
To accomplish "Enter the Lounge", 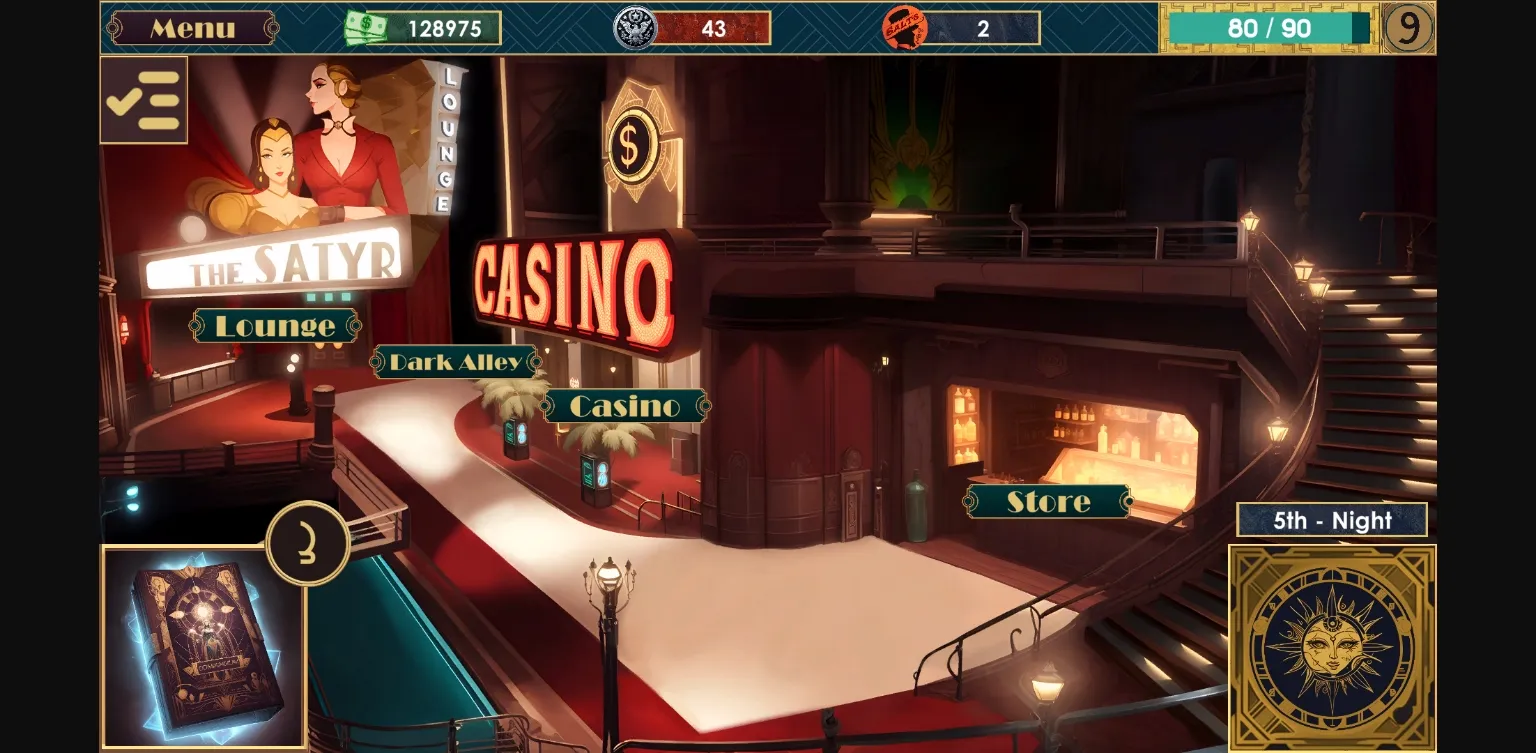I will [x=275, y=326].
